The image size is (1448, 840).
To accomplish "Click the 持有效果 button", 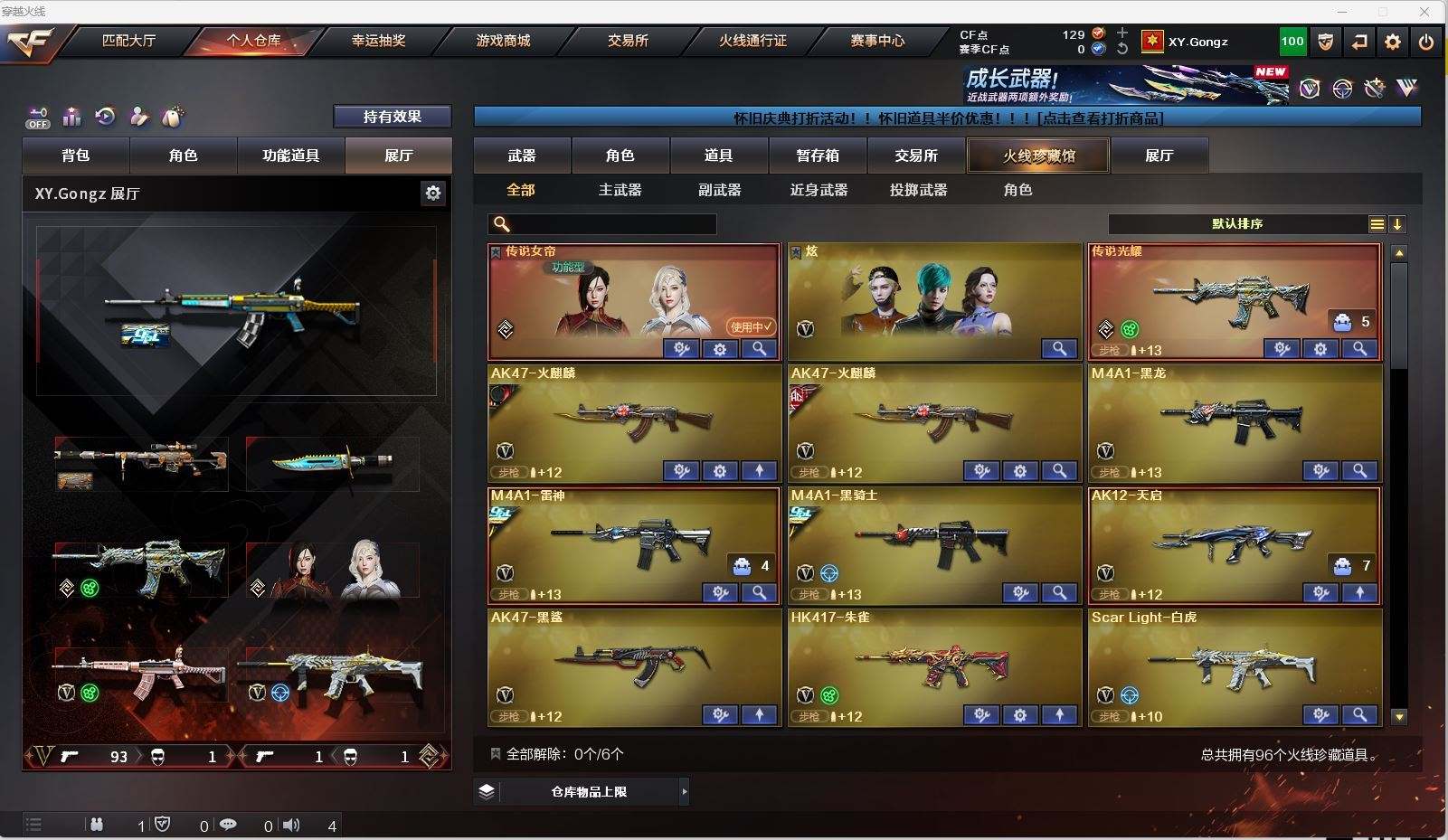I will click(x=393, y=117).
